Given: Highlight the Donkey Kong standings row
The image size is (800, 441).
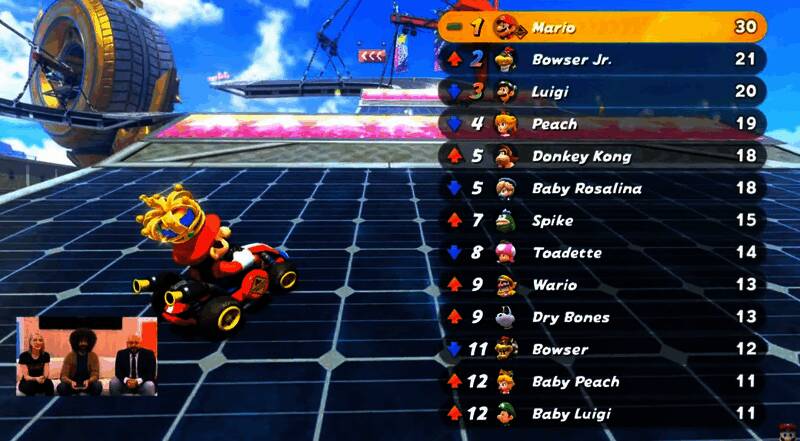Looking at the screenshot, I should tap(602, 156).
